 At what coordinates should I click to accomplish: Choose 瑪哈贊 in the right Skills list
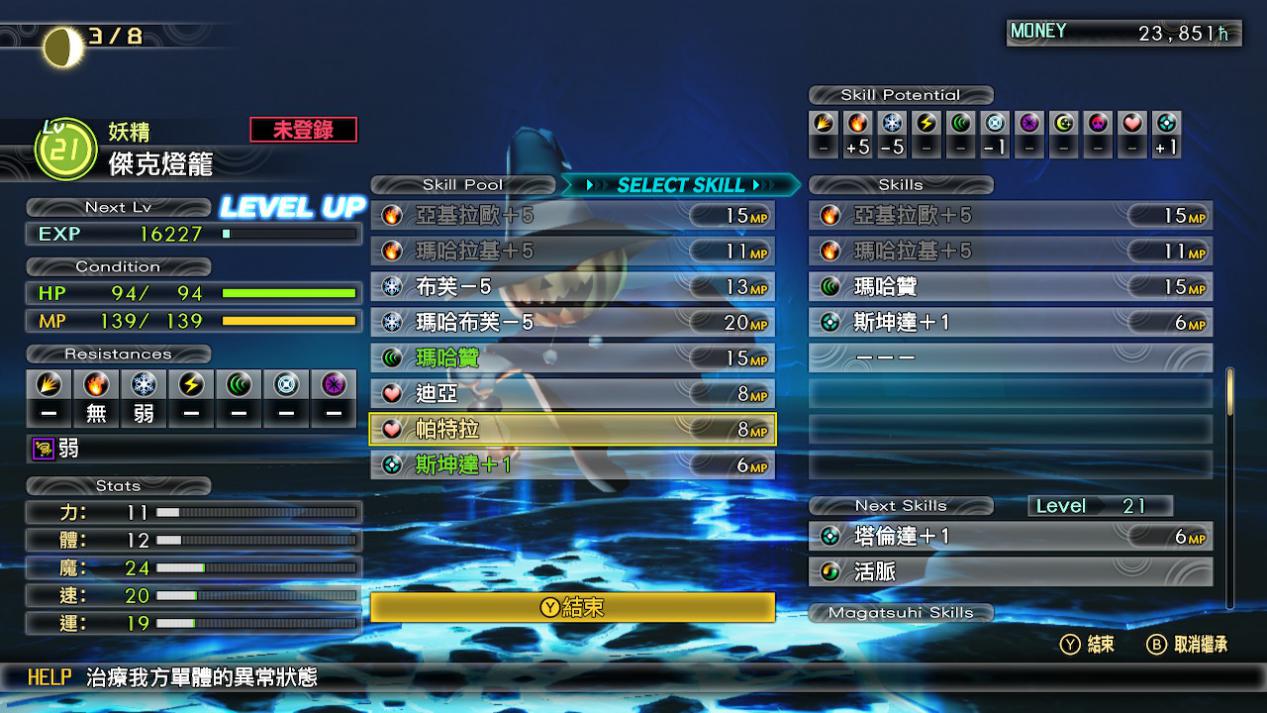click(1010, 287)
